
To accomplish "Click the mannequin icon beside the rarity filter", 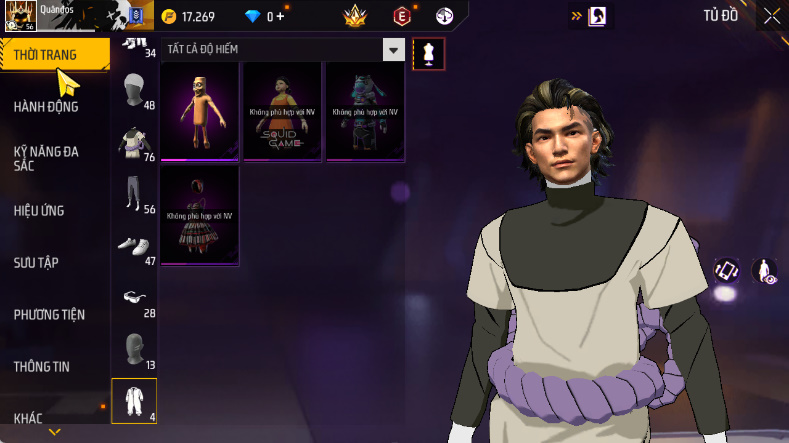I will click(x=429, y=53).
